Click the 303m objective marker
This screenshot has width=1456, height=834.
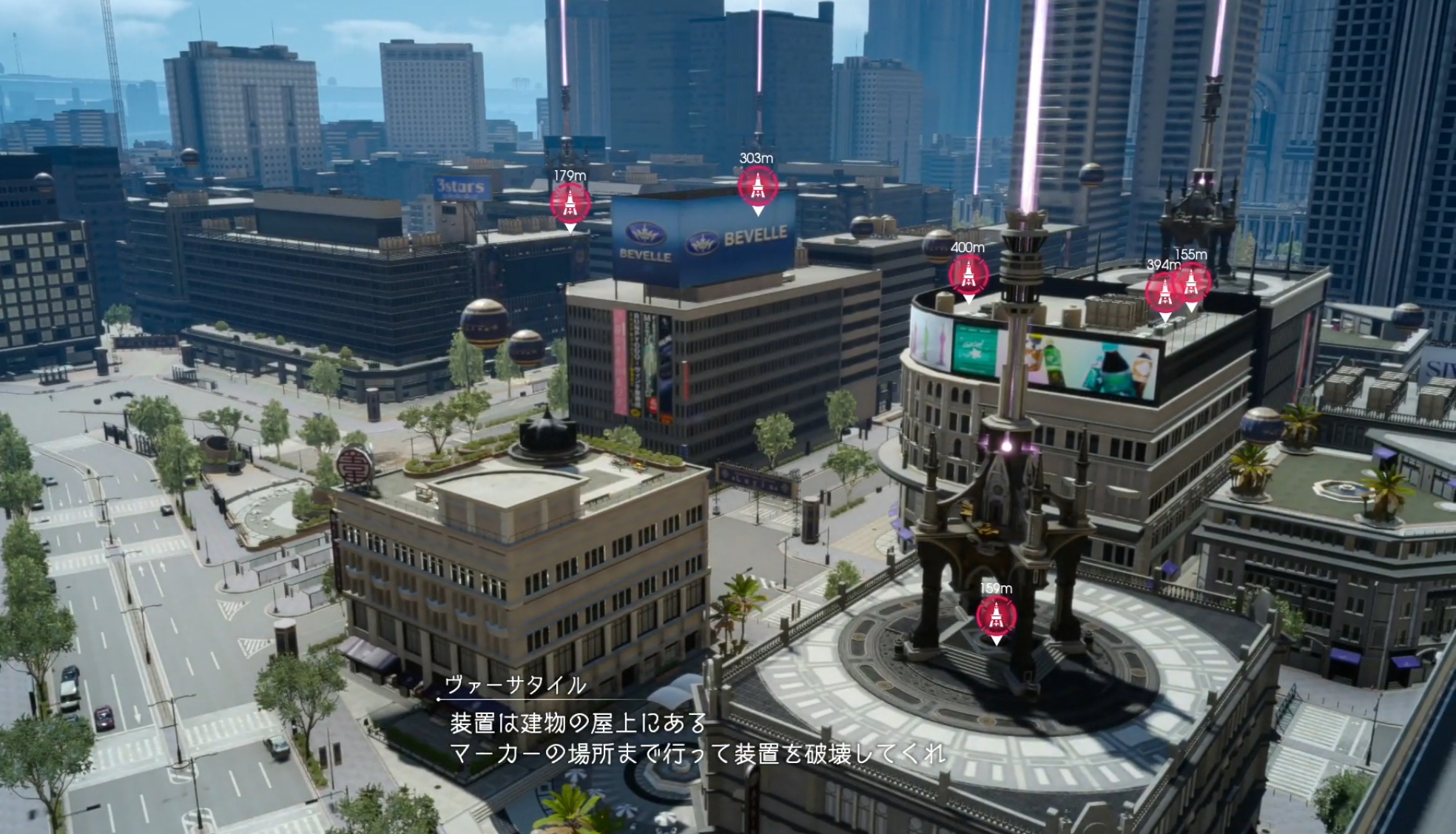coord(758,186)
